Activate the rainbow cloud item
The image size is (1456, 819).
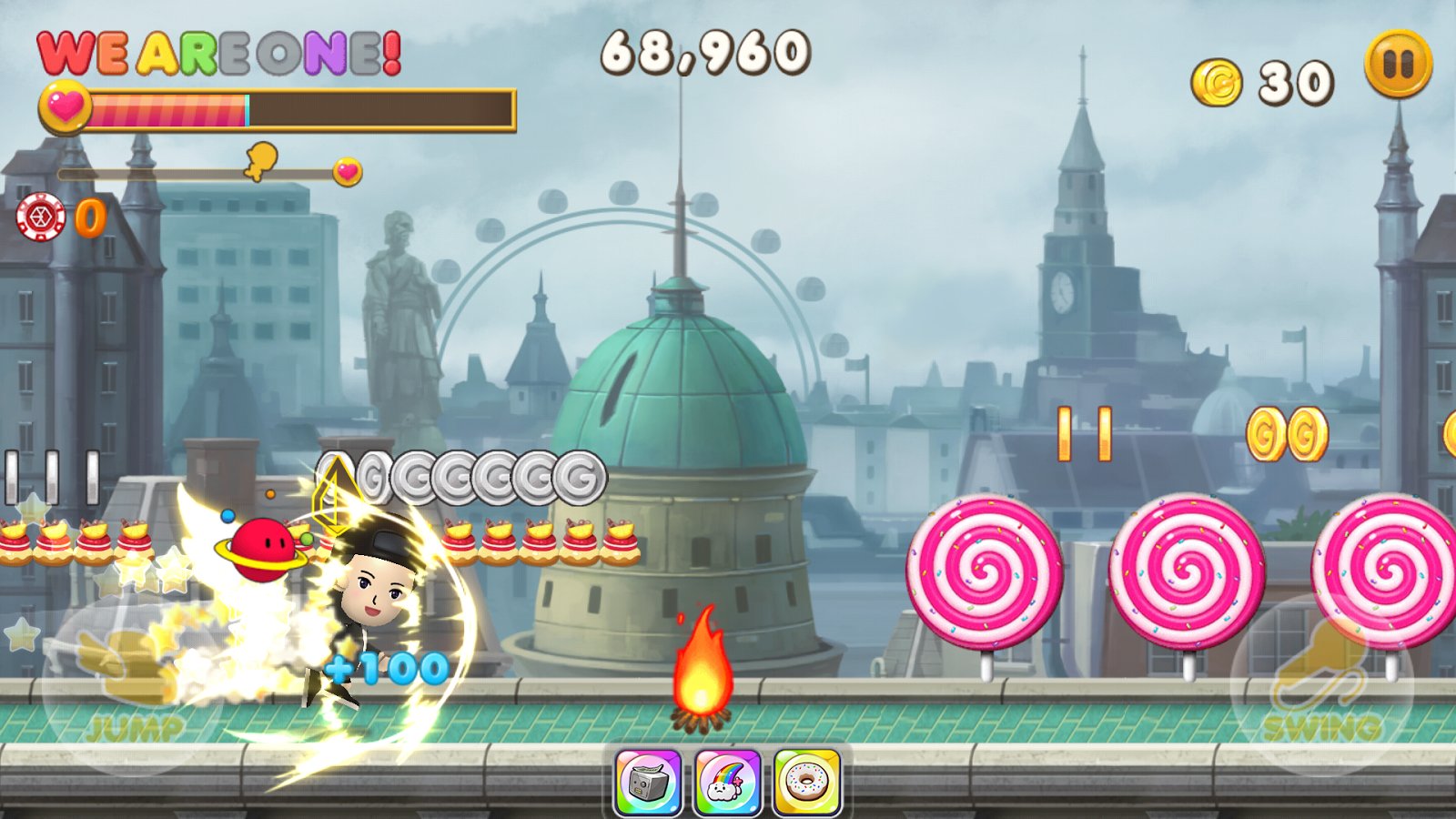727,782
